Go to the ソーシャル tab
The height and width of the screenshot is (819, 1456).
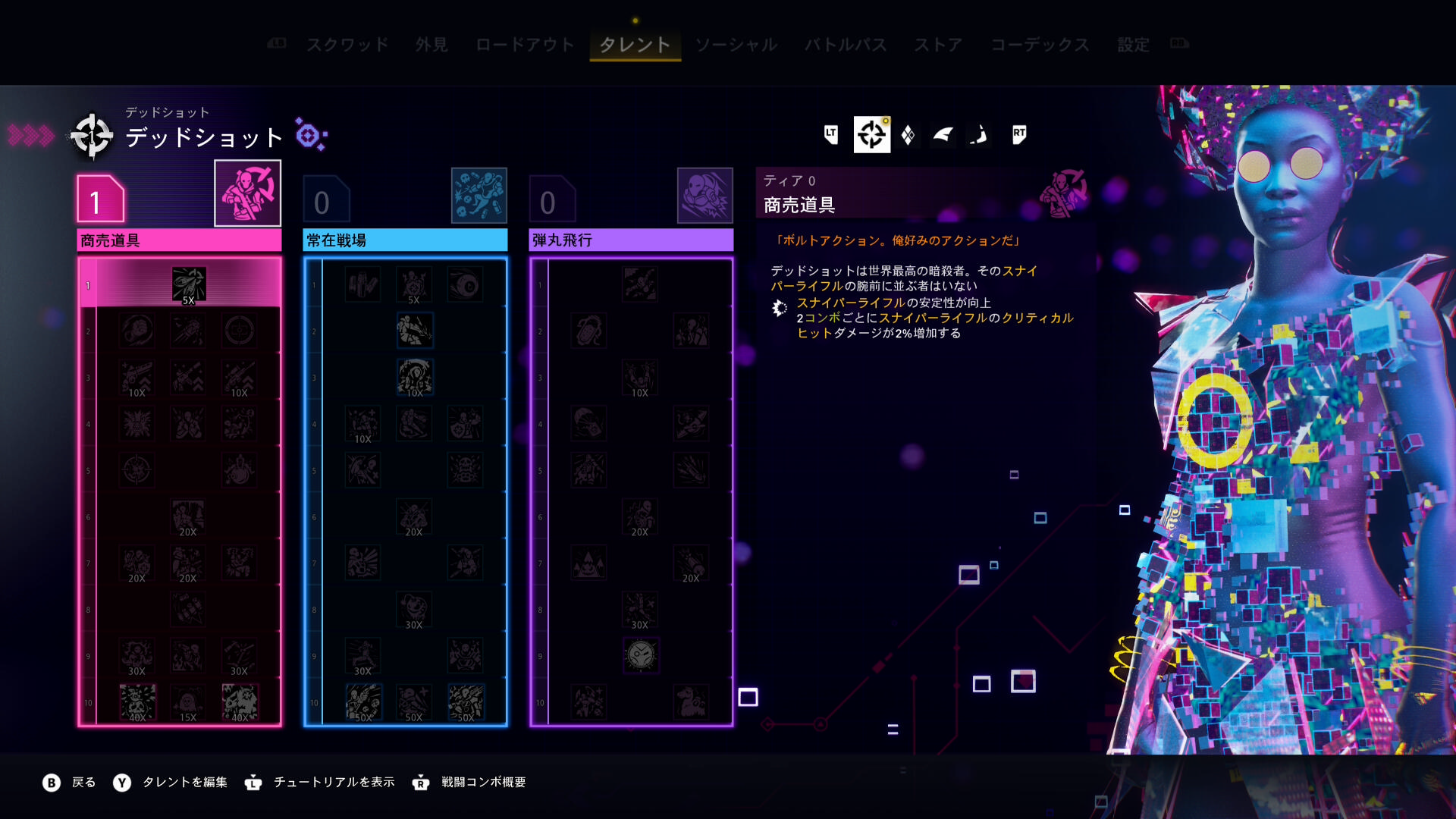[x=736, y=45]
